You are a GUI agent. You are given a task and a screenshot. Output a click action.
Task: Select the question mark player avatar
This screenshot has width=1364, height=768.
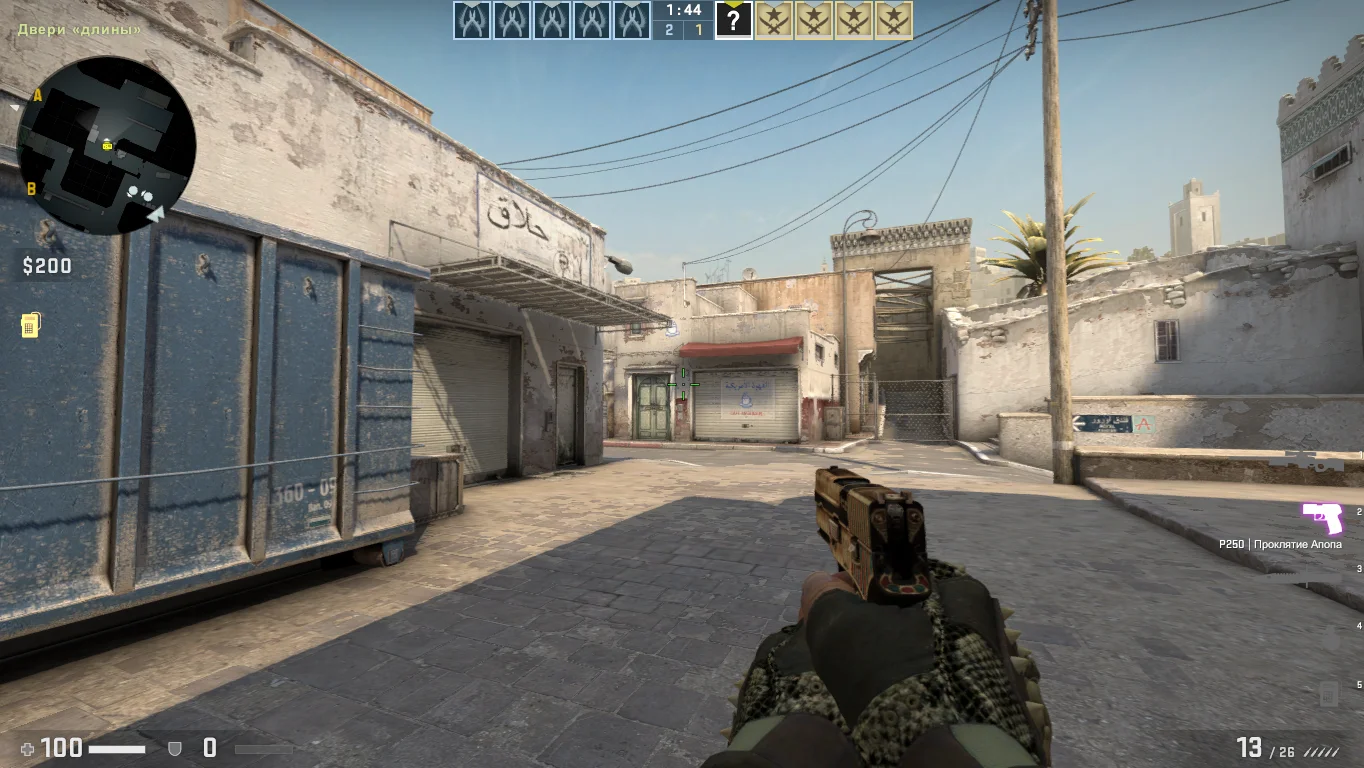coord(733,20)
